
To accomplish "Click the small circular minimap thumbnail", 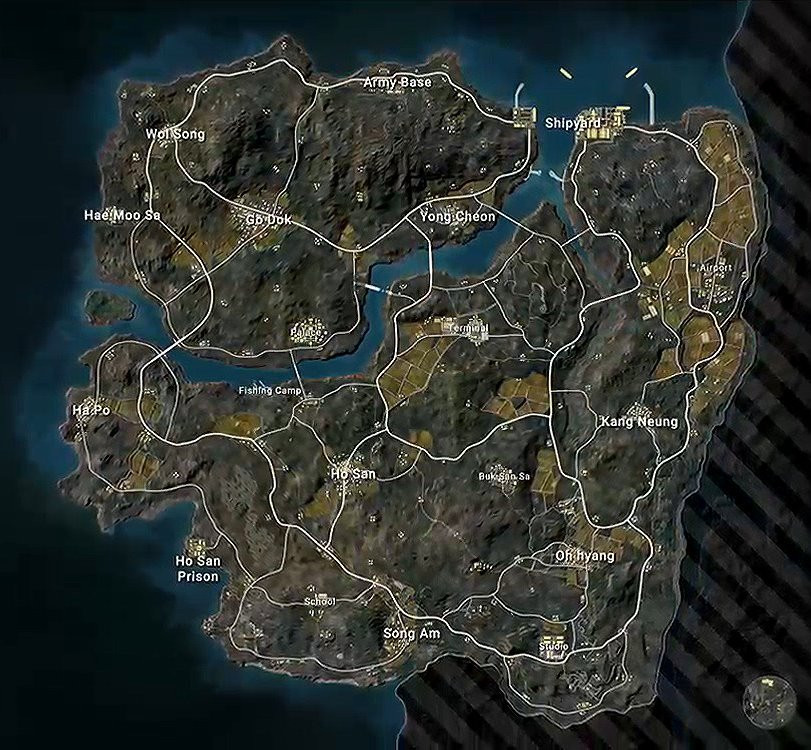I will click(769, 702).
